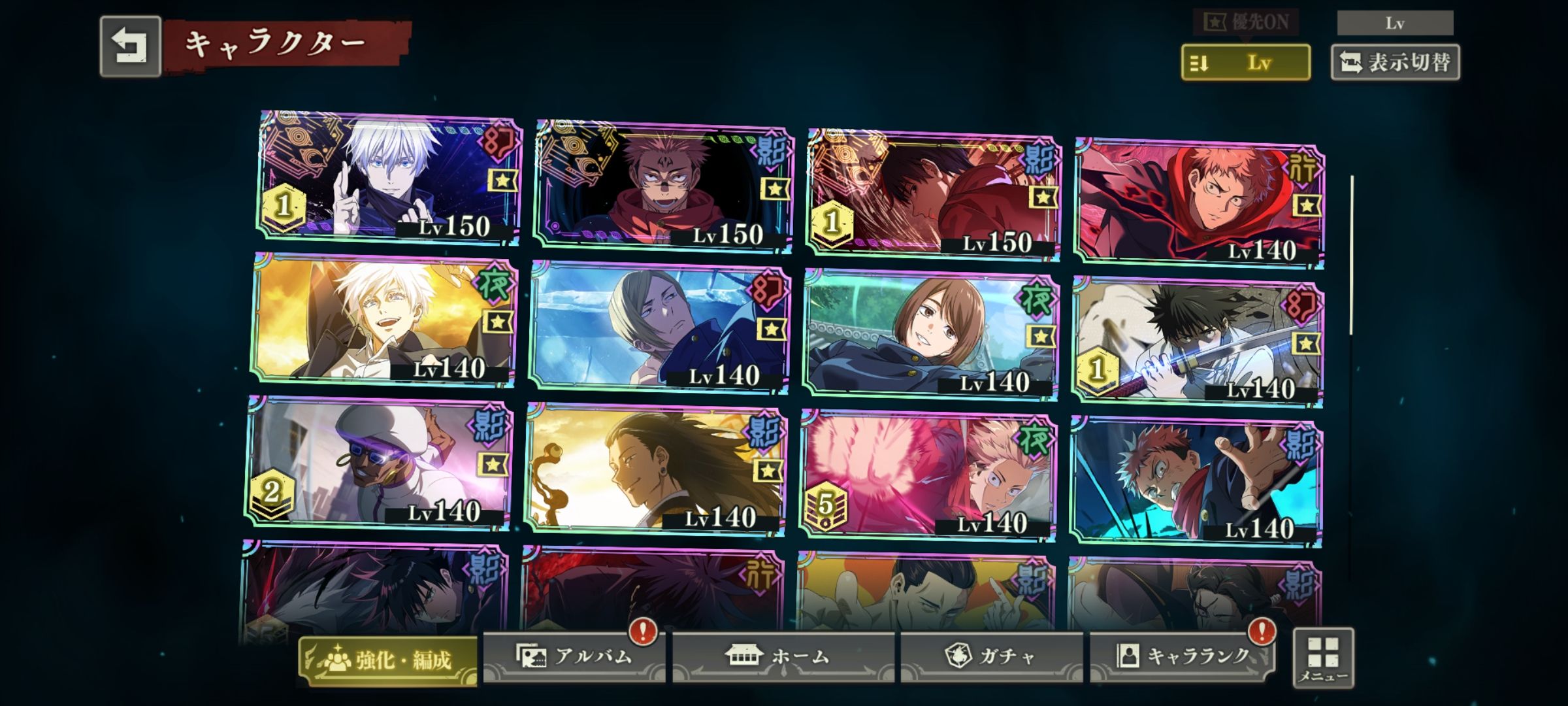1568x706 pixels.
Task: Pick the white-cap sunglasses character card
Action: coord(379,463)
